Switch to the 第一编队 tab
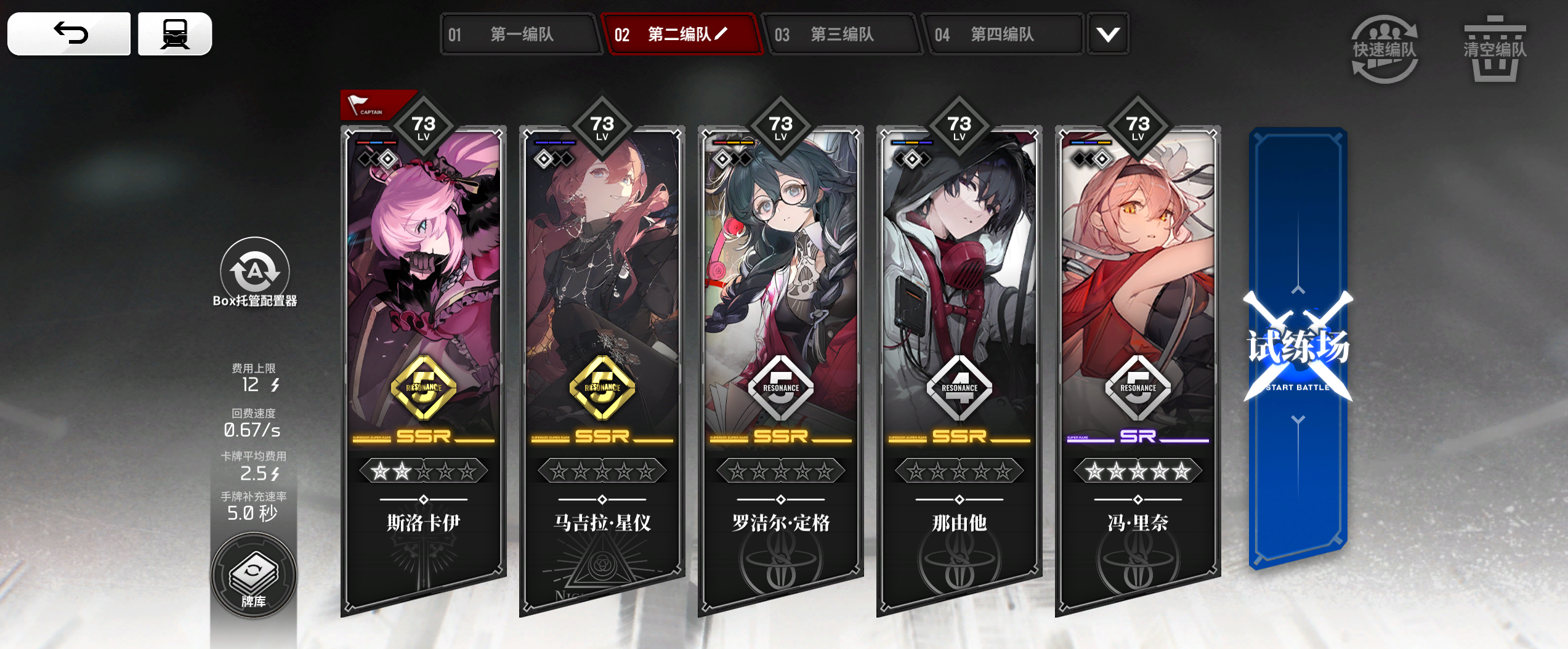This screenshot has height=649, width=1568. pos(521,35)
